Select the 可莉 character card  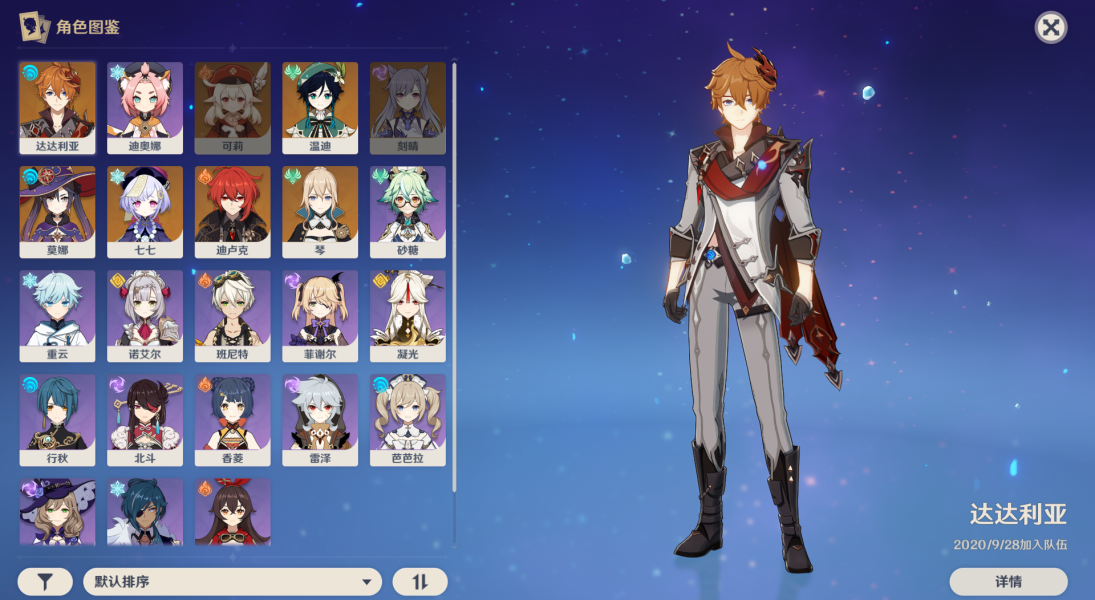pyautogui.click(x=233, y=107)
